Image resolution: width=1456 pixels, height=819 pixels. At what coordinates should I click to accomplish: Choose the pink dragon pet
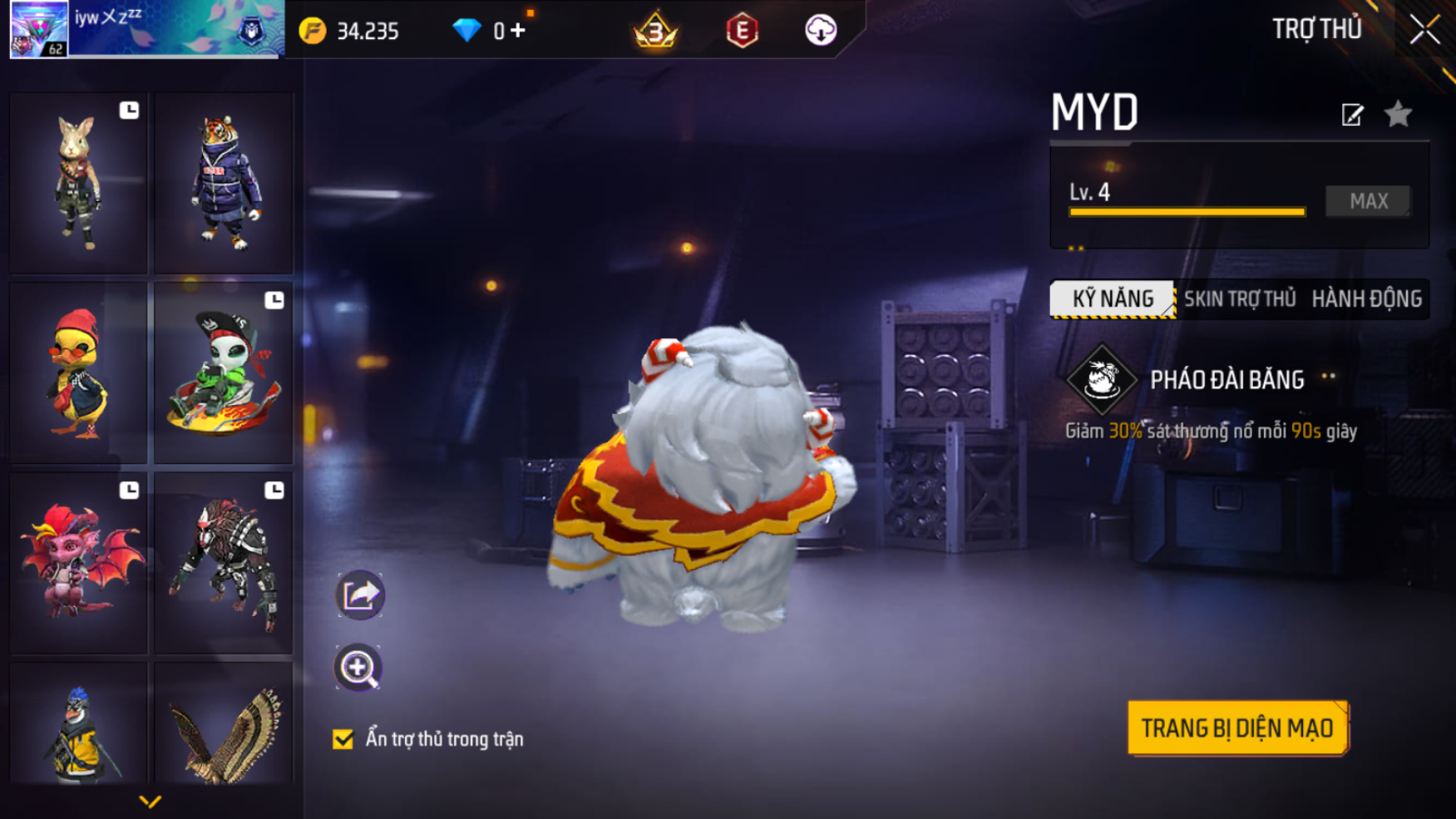click(x=78, y=563)
